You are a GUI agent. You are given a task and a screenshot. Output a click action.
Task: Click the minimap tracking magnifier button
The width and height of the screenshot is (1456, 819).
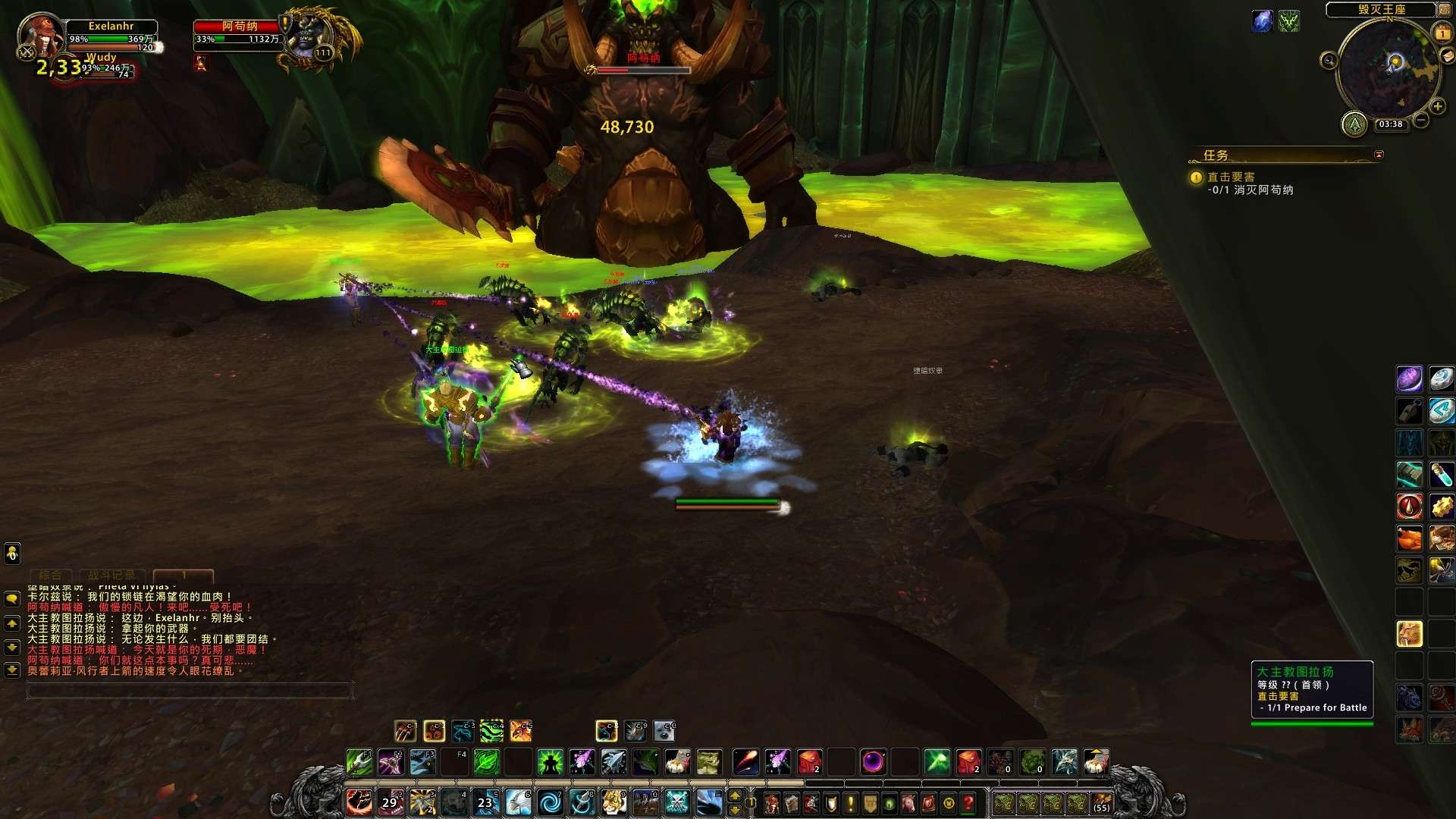(1329, 61)
